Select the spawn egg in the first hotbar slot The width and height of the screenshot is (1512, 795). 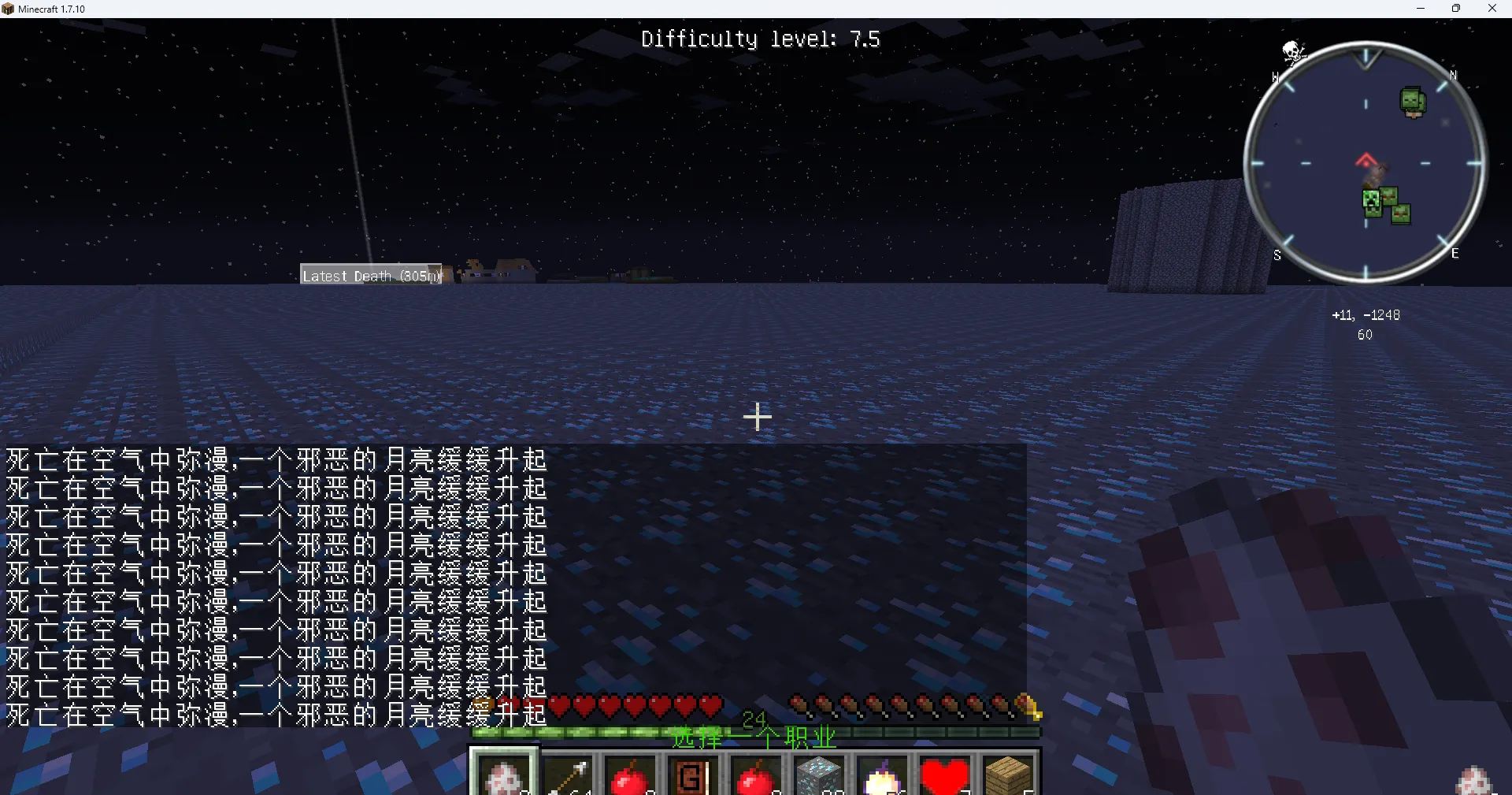point(504,776)
